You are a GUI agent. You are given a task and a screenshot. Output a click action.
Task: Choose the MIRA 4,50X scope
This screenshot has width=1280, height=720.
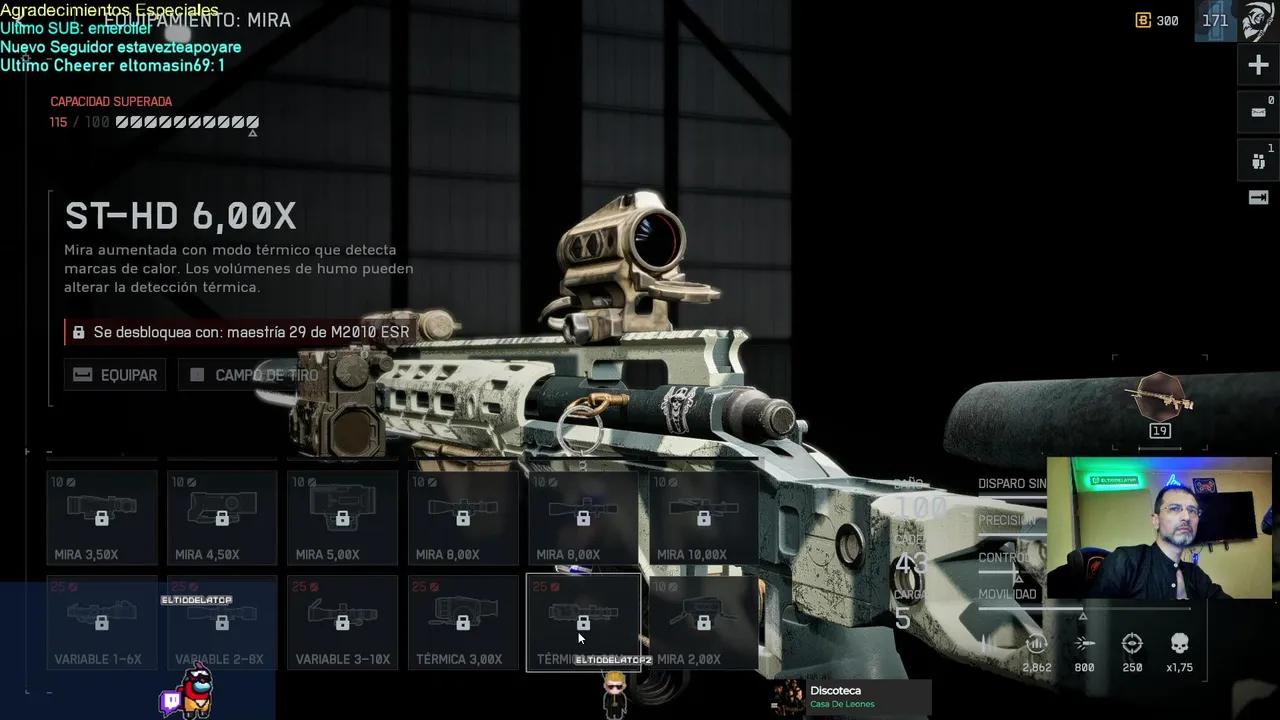(222, 518)
